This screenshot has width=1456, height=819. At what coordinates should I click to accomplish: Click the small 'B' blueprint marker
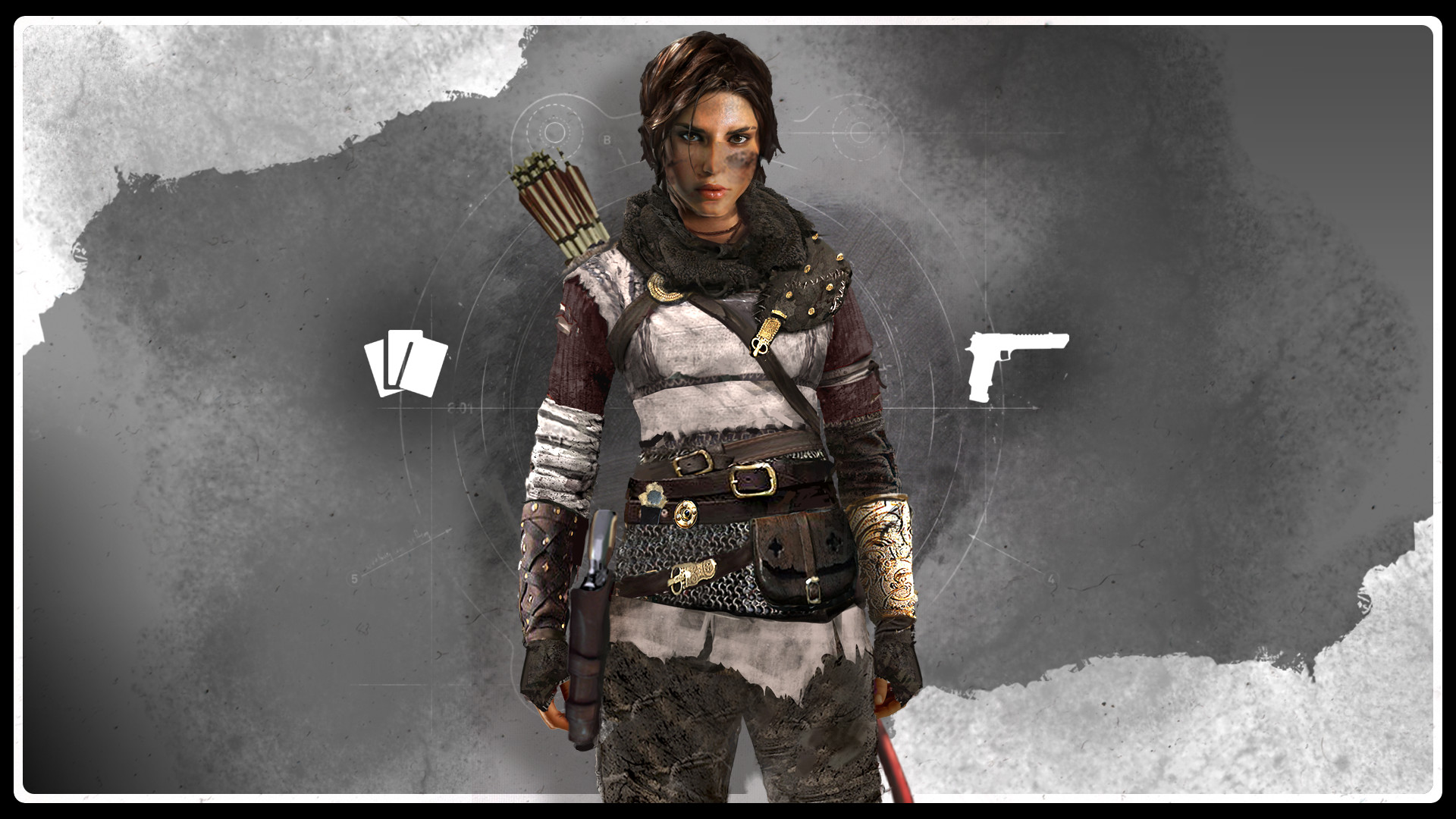click(607, 140)
